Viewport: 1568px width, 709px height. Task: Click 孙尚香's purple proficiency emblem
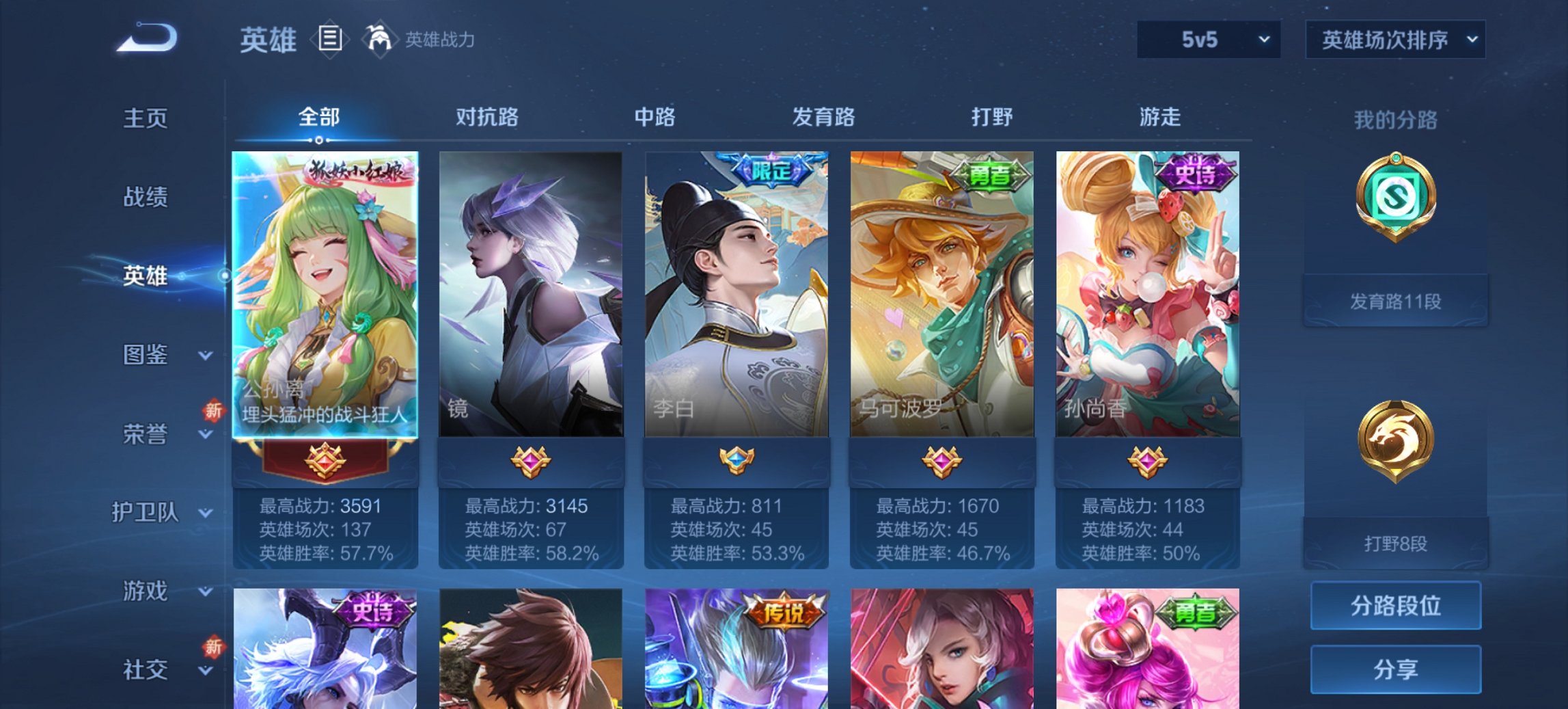pos(1148,461)
